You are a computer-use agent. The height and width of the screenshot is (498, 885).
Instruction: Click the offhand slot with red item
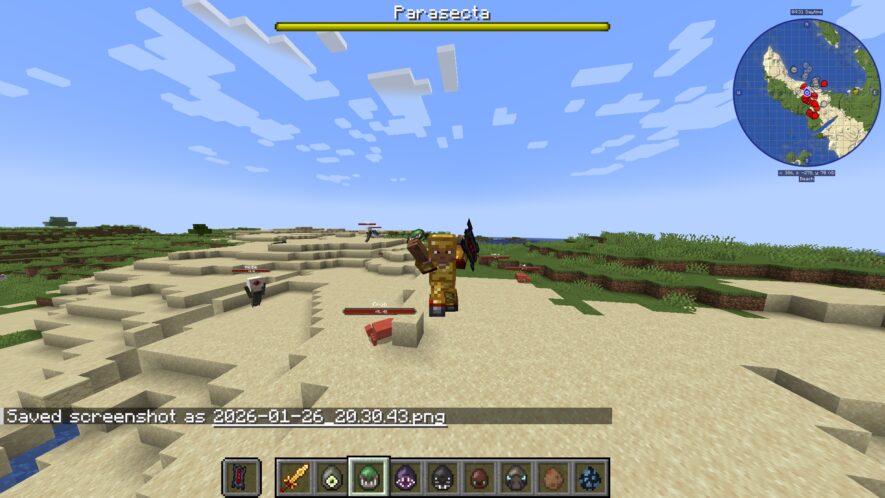(241, 477)
